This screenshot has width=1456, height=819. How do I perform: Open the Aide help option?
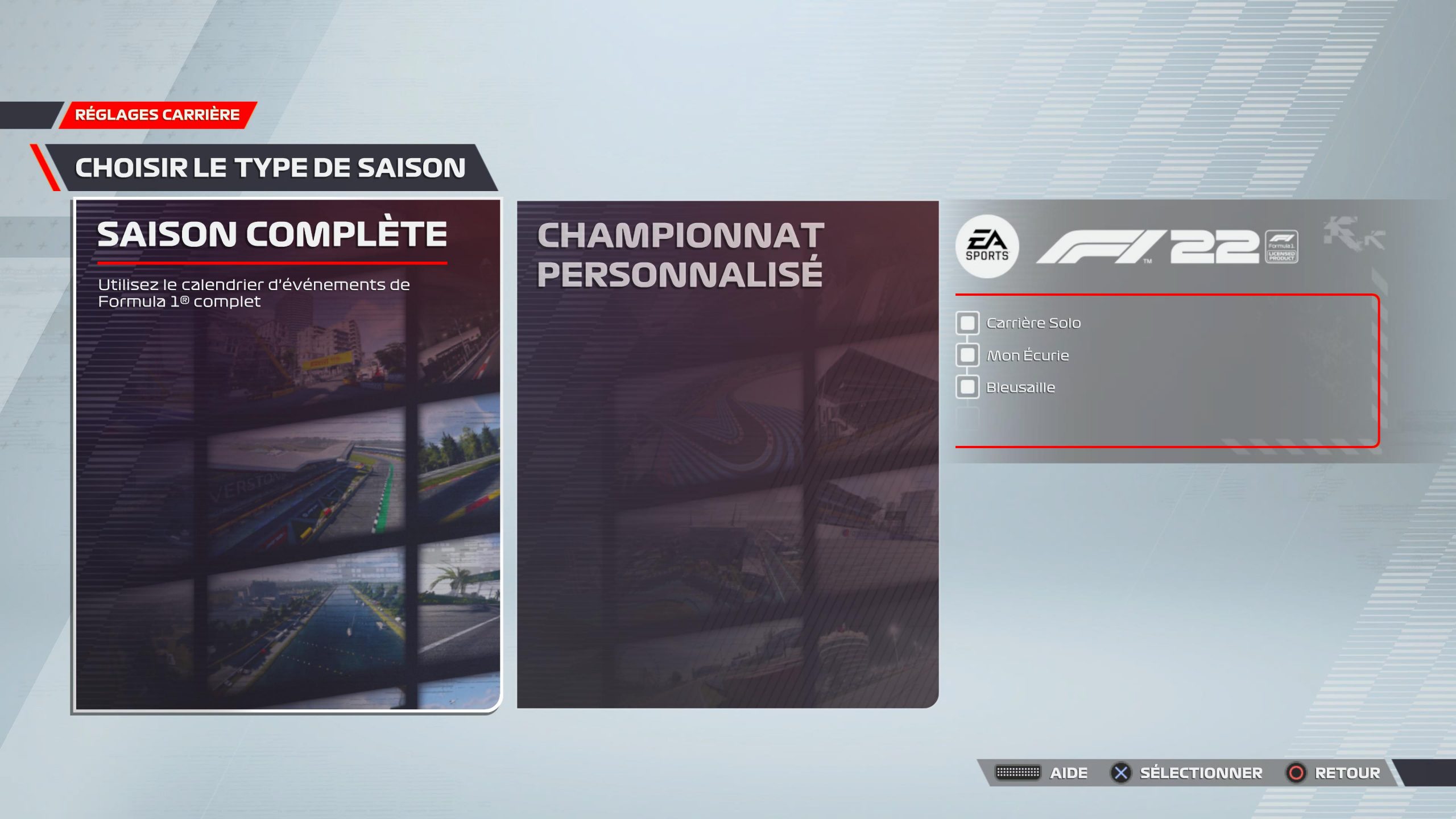(1042, 773)
